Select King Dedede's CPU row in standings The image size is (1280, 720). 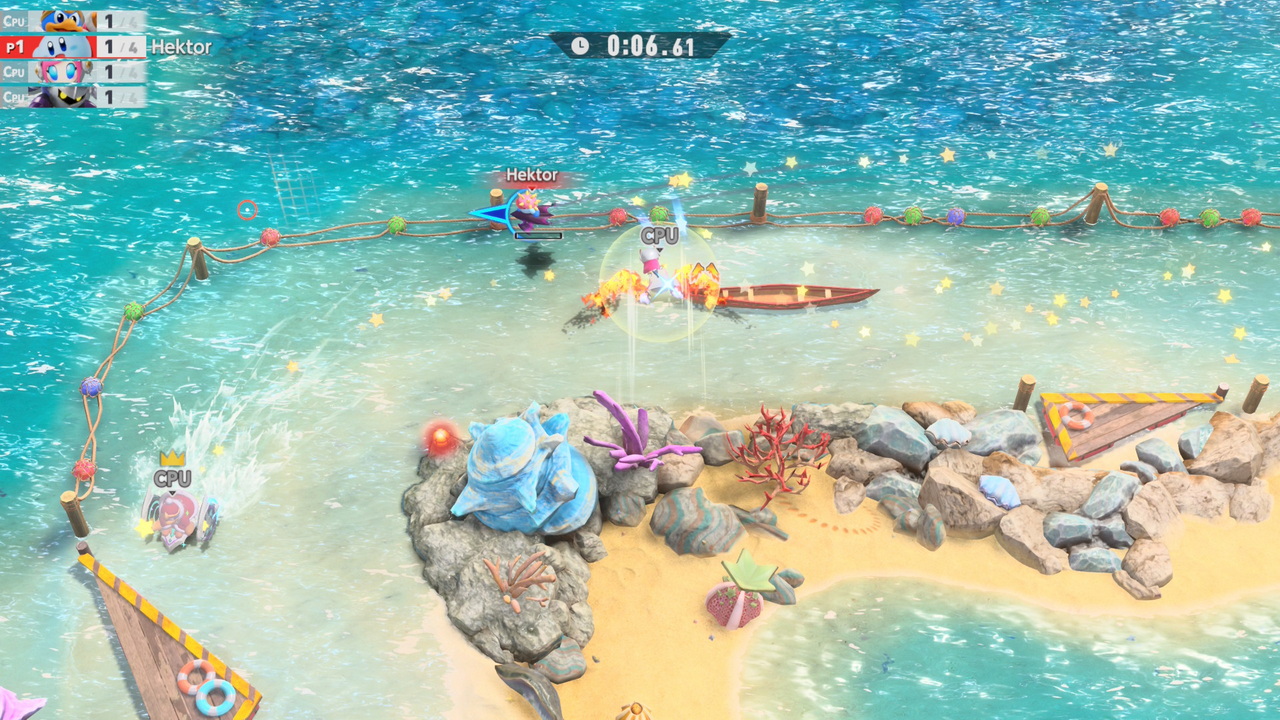(73, 21)
